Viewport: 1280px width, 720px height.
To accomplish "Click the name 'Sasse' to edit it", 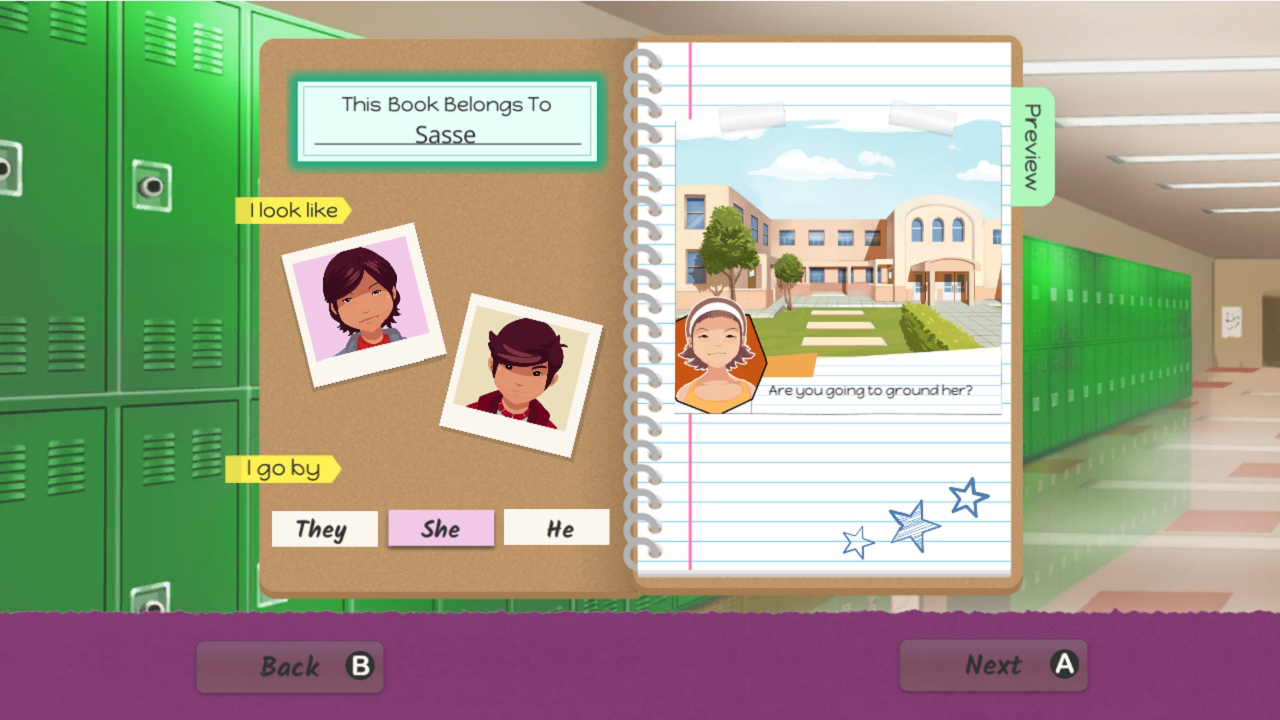I will [447, 134].
